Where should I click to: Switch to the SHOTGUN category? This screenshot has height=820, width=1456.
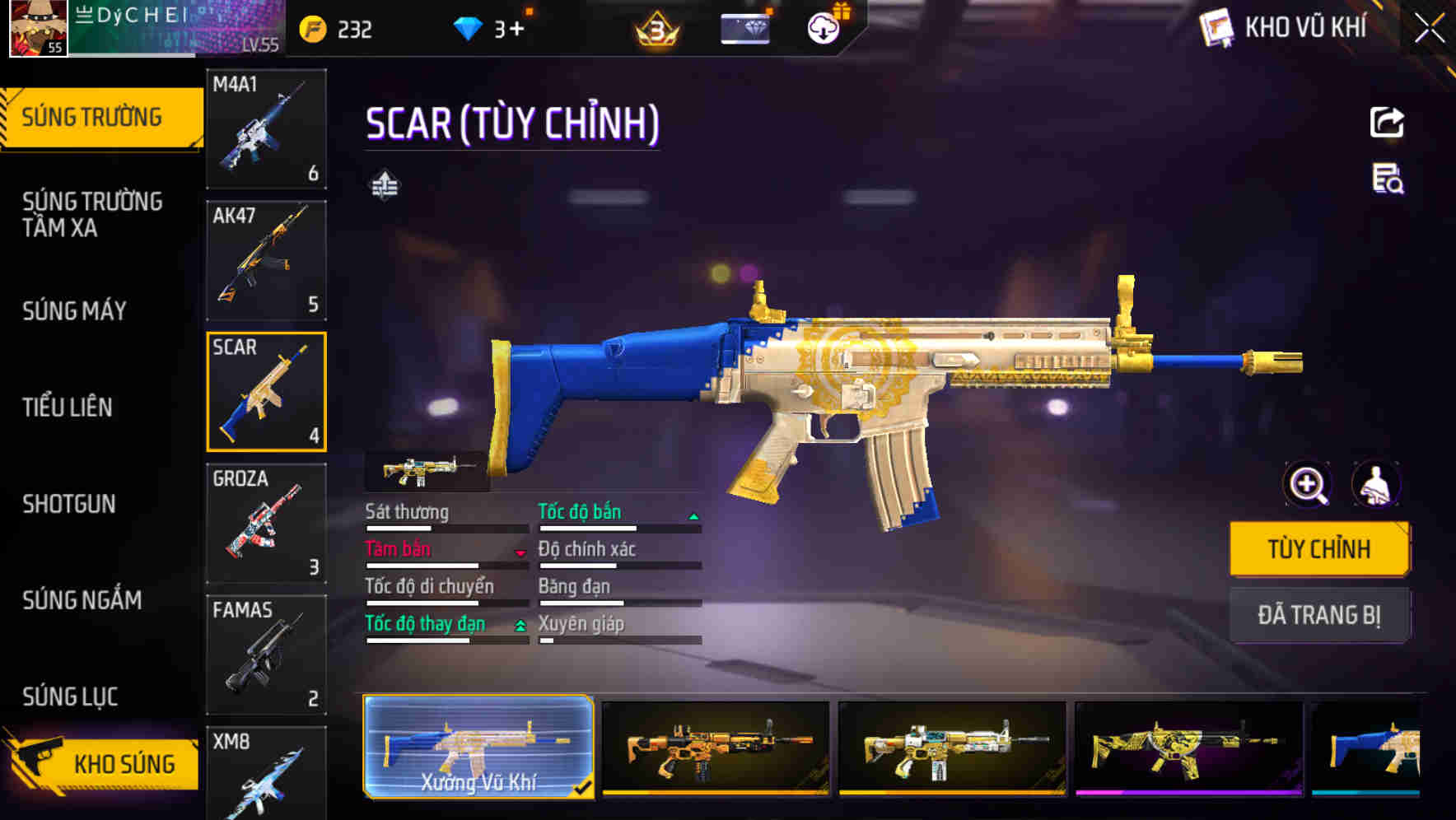click(x=70, y=503)
